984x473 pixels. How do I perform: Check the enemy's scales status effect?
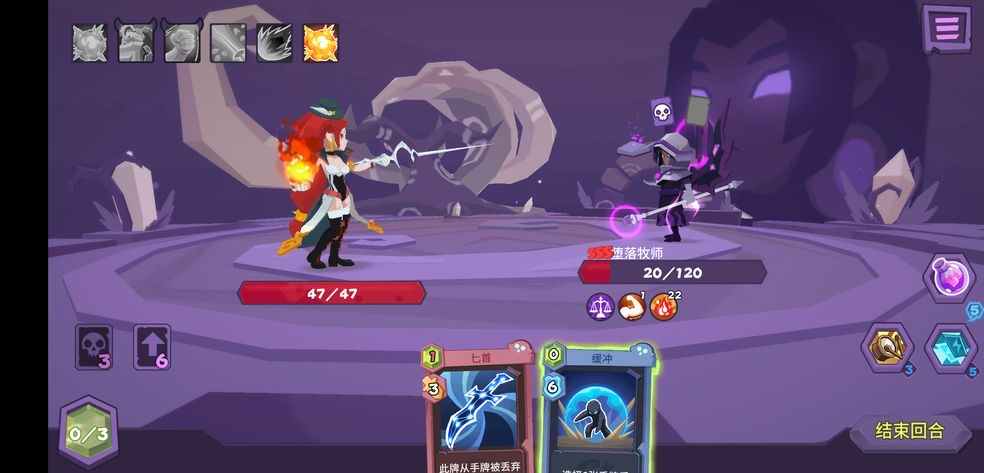point(599,307)
